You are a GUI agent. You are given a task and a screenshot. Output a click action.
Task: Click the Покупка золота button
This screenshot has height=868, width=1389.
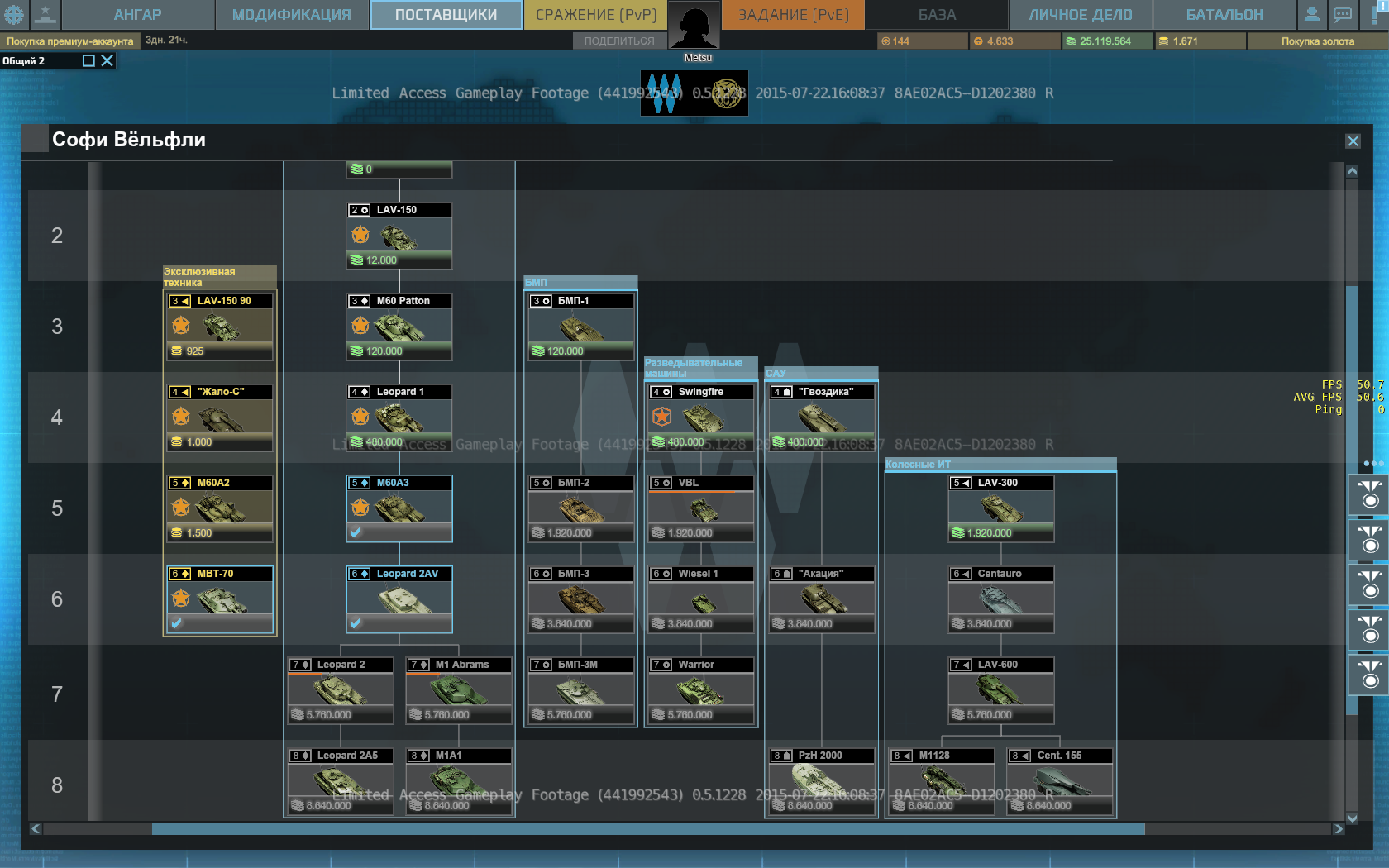click(1317, 41)
